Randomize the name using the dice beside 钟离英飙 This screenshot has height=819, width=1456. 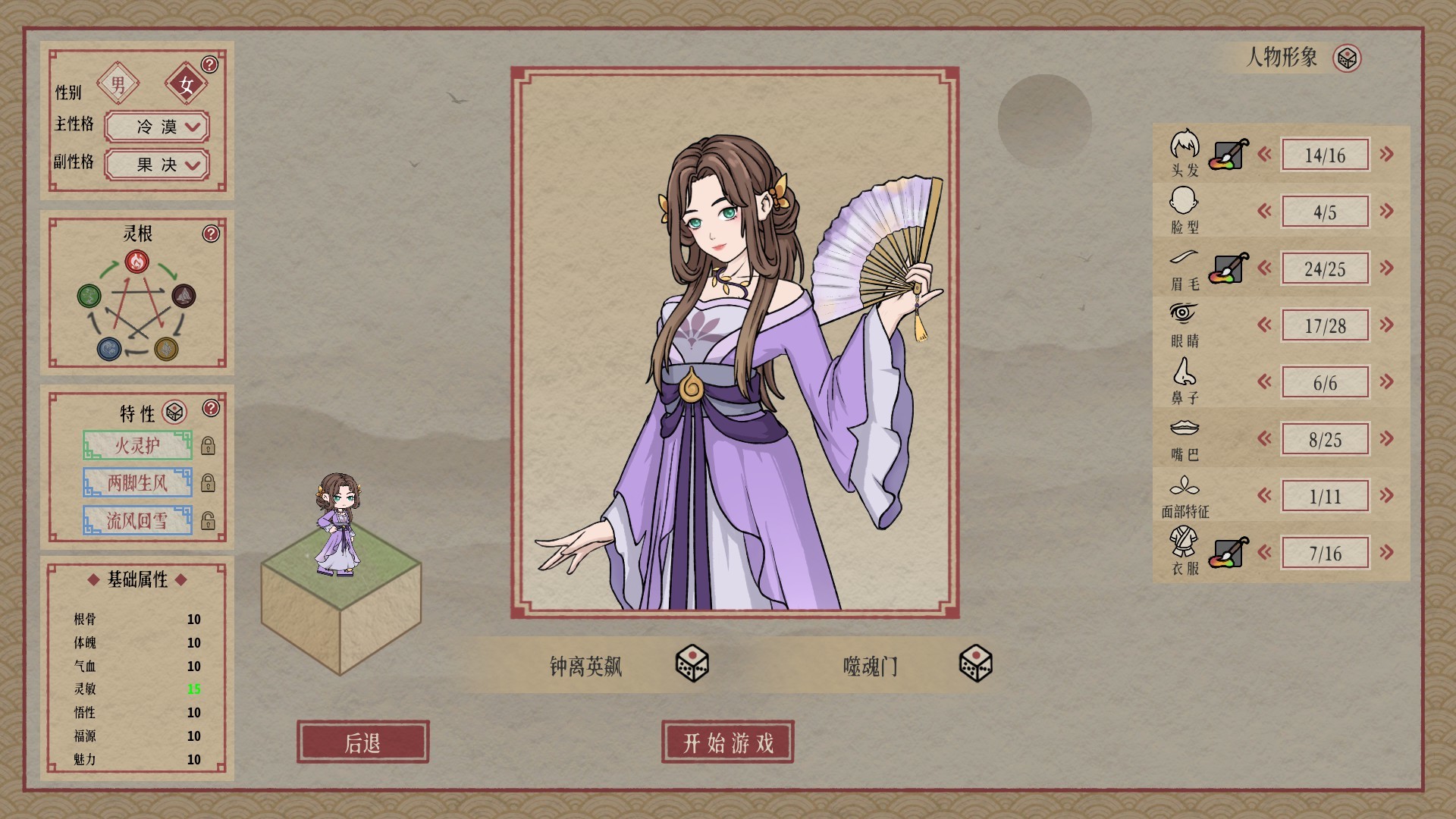click(692, 666)
